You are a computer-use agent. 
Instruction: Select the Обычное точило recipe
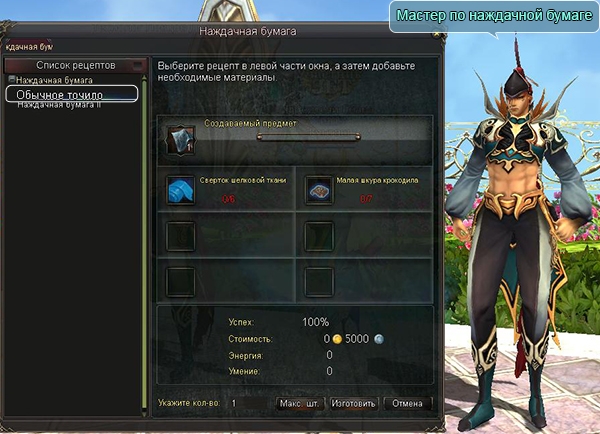pos(69,93)
